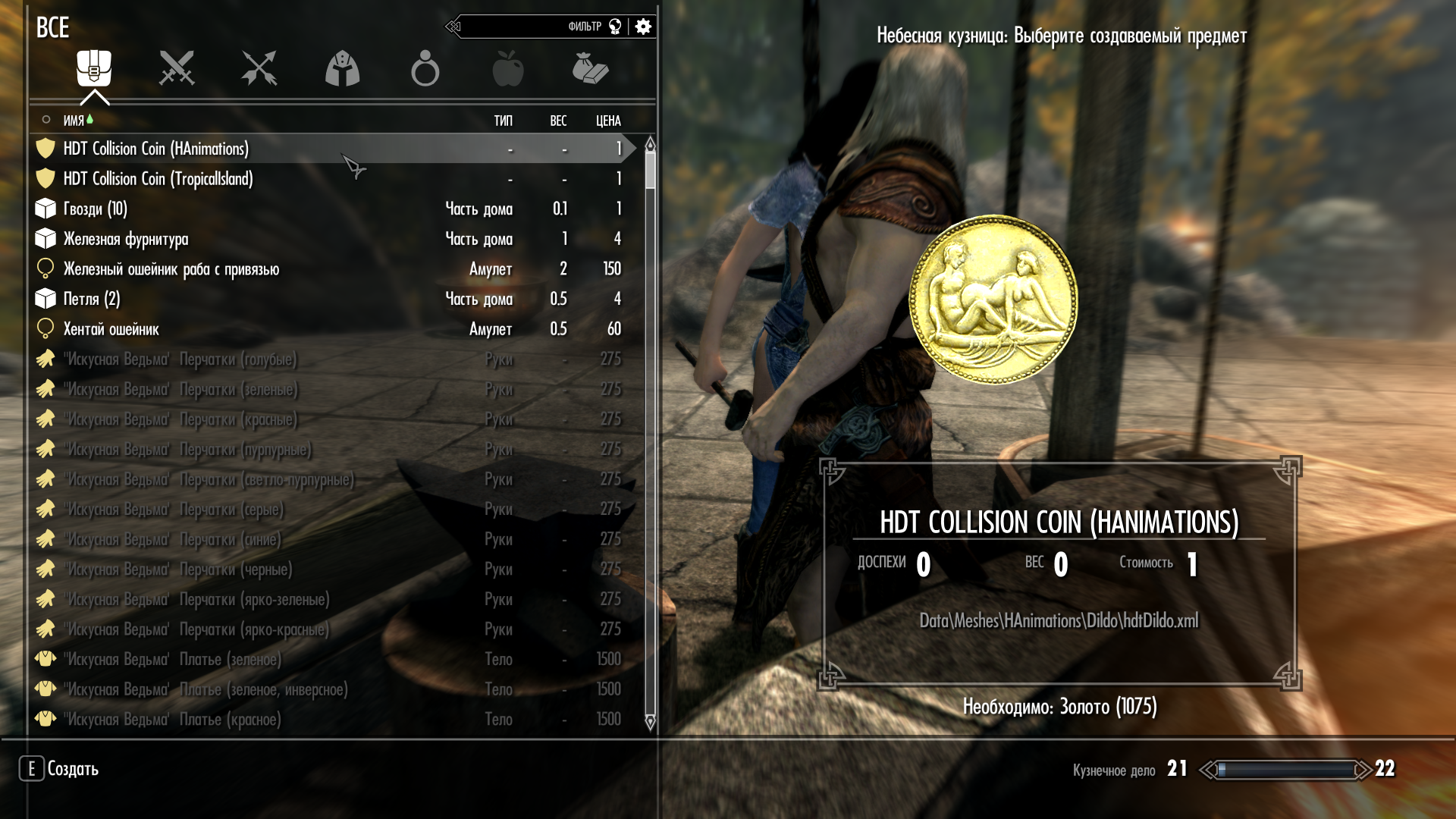Open the bow and arrow ammo tab
The image size is (1456, 819).
coord(259,69)
